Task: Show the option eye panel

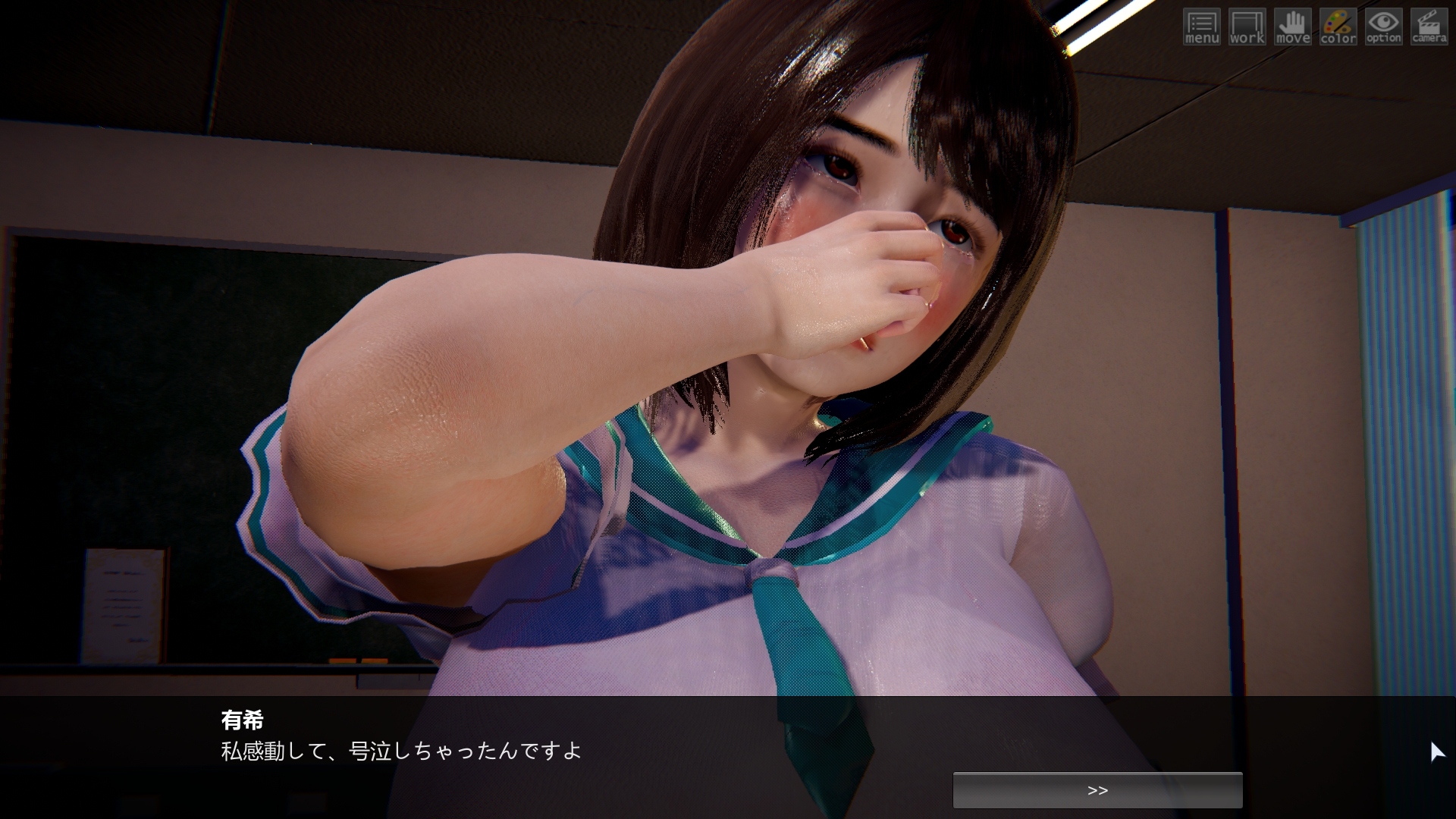Action: coord(1383,27)
